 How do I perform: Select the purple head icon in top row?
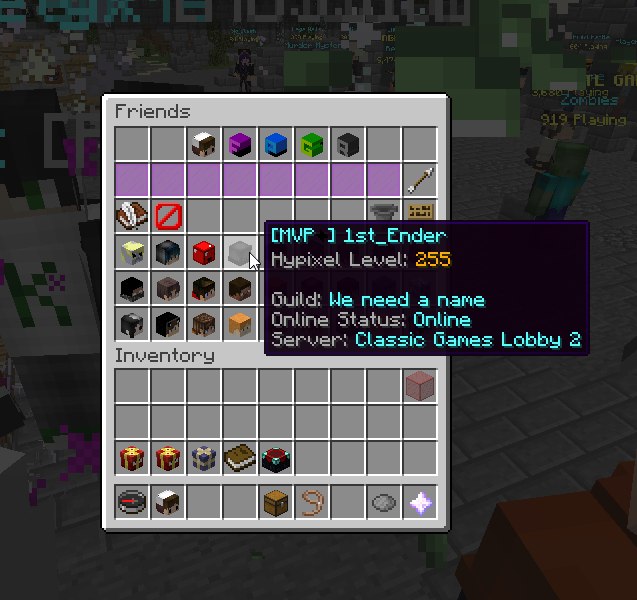tap(240, 144)
